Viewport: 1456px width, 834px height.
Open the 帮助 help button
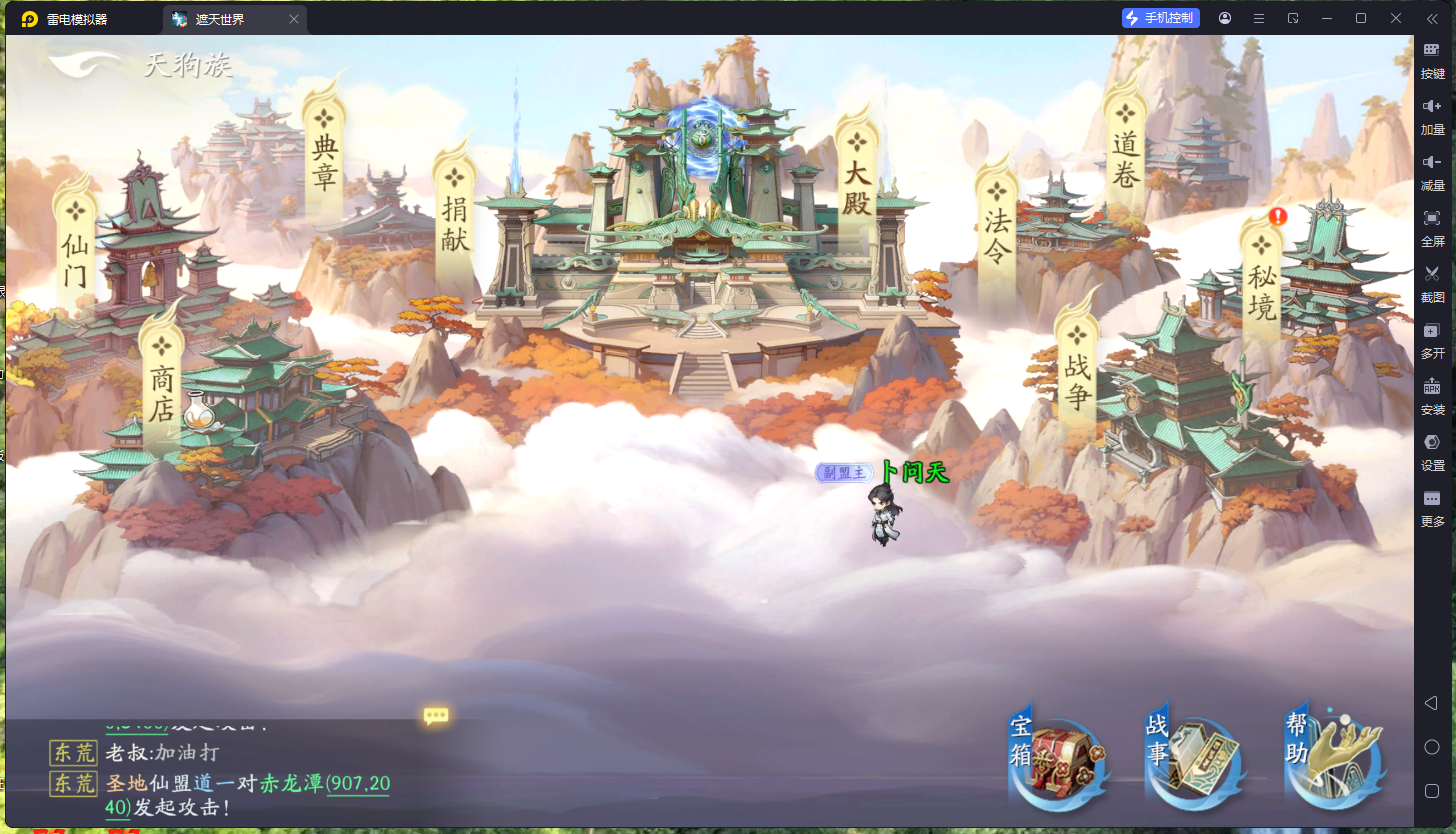point(1337,757)
